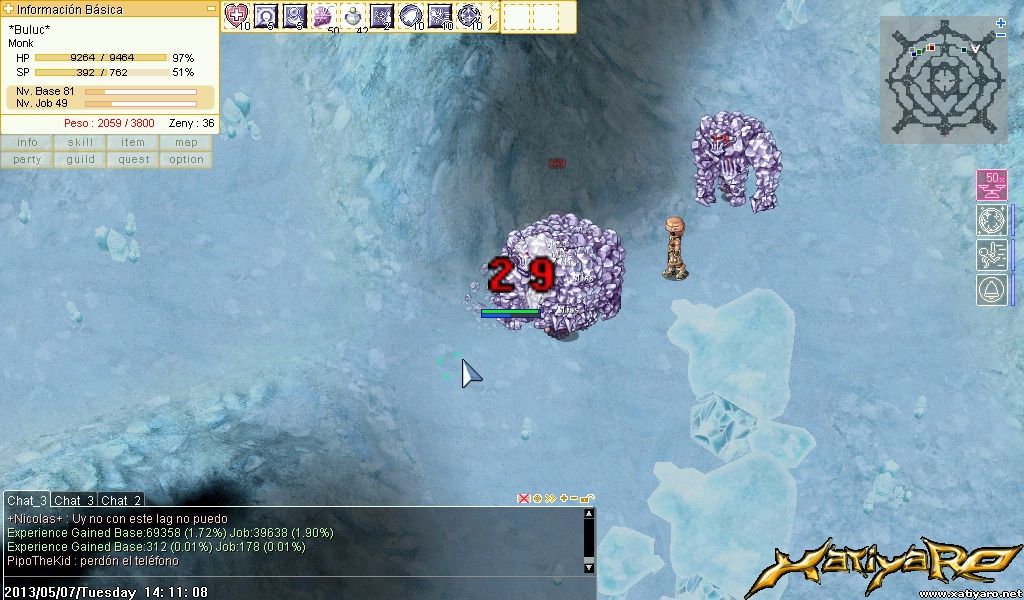1024x600 pixels.
Task: Open the option menu button
Action: (x=186, y=160)
